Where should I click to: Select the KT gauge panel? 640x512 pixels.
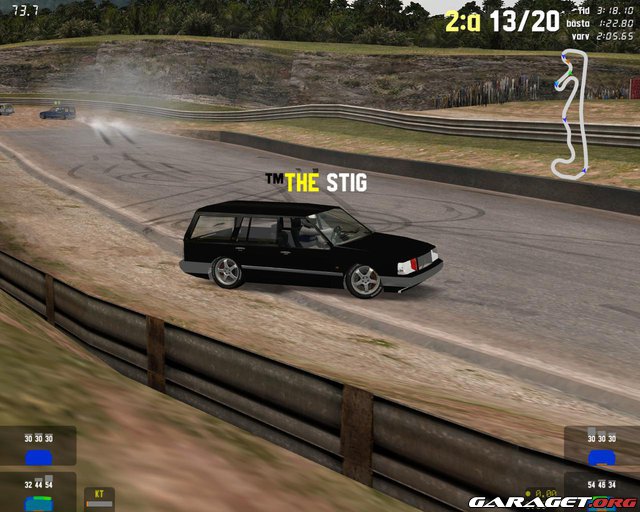point(100,498)
